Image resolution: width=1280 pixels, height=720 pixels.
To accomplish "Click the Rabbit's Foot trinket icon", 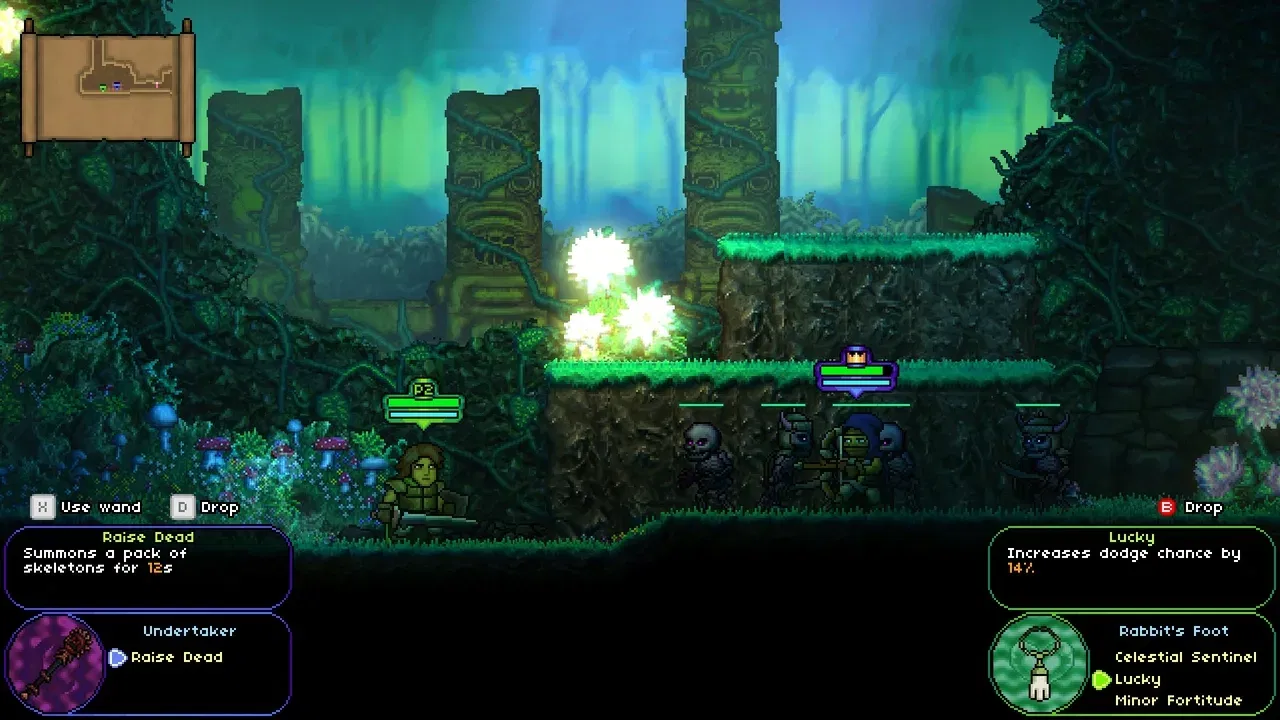I will coord(1038,662).
